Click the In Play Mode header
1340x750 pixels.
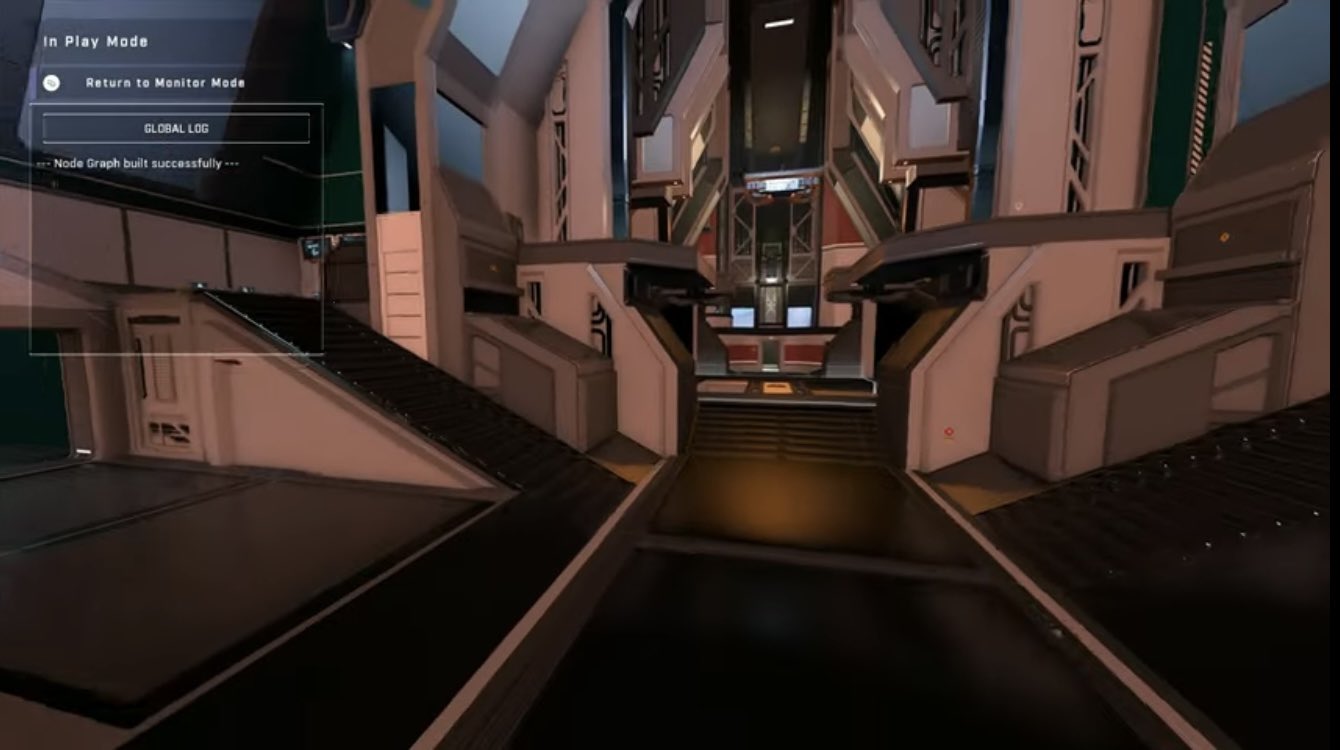[x=92, y=41]
